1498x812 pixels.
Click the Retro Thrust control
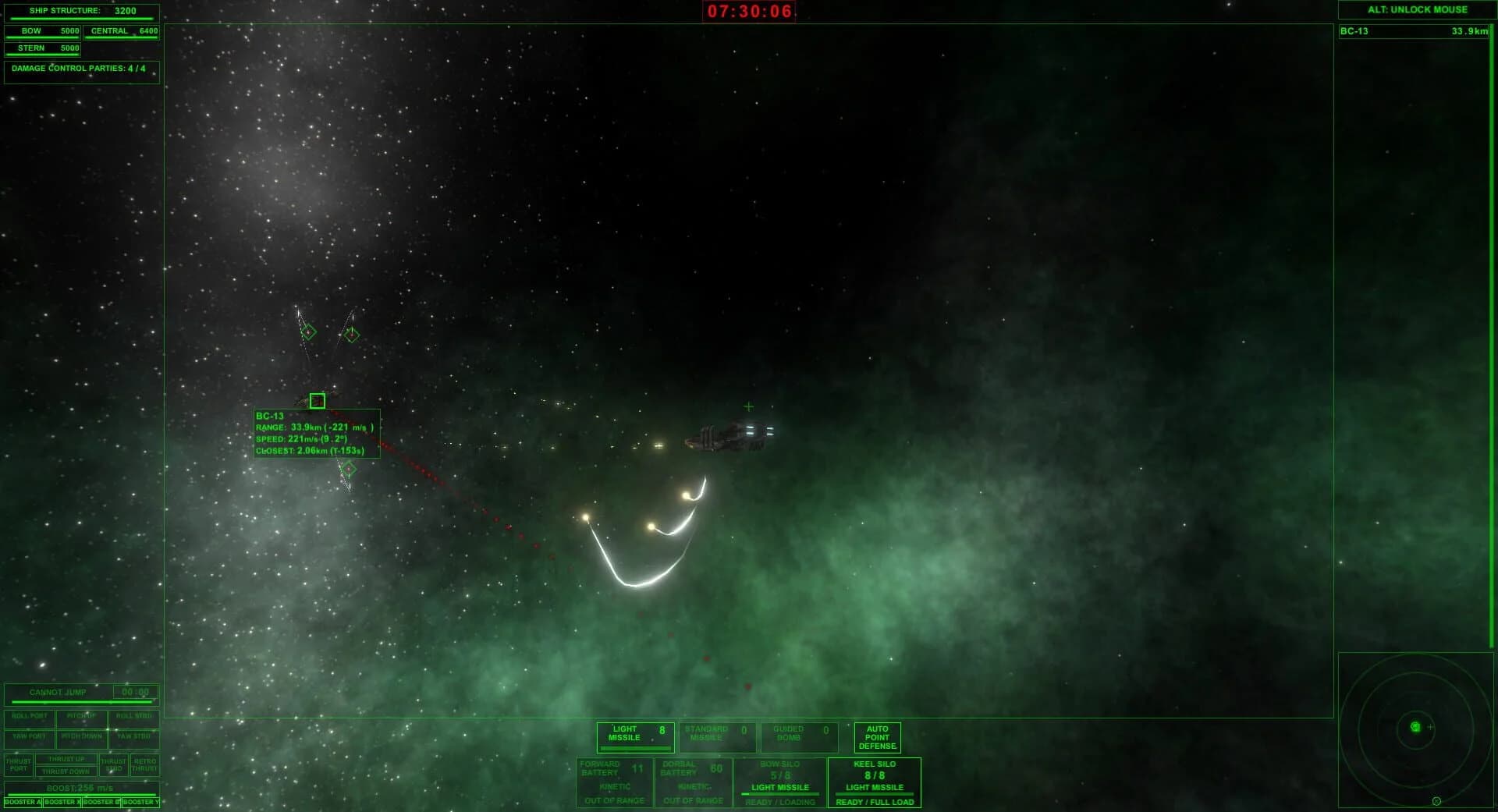144,764
